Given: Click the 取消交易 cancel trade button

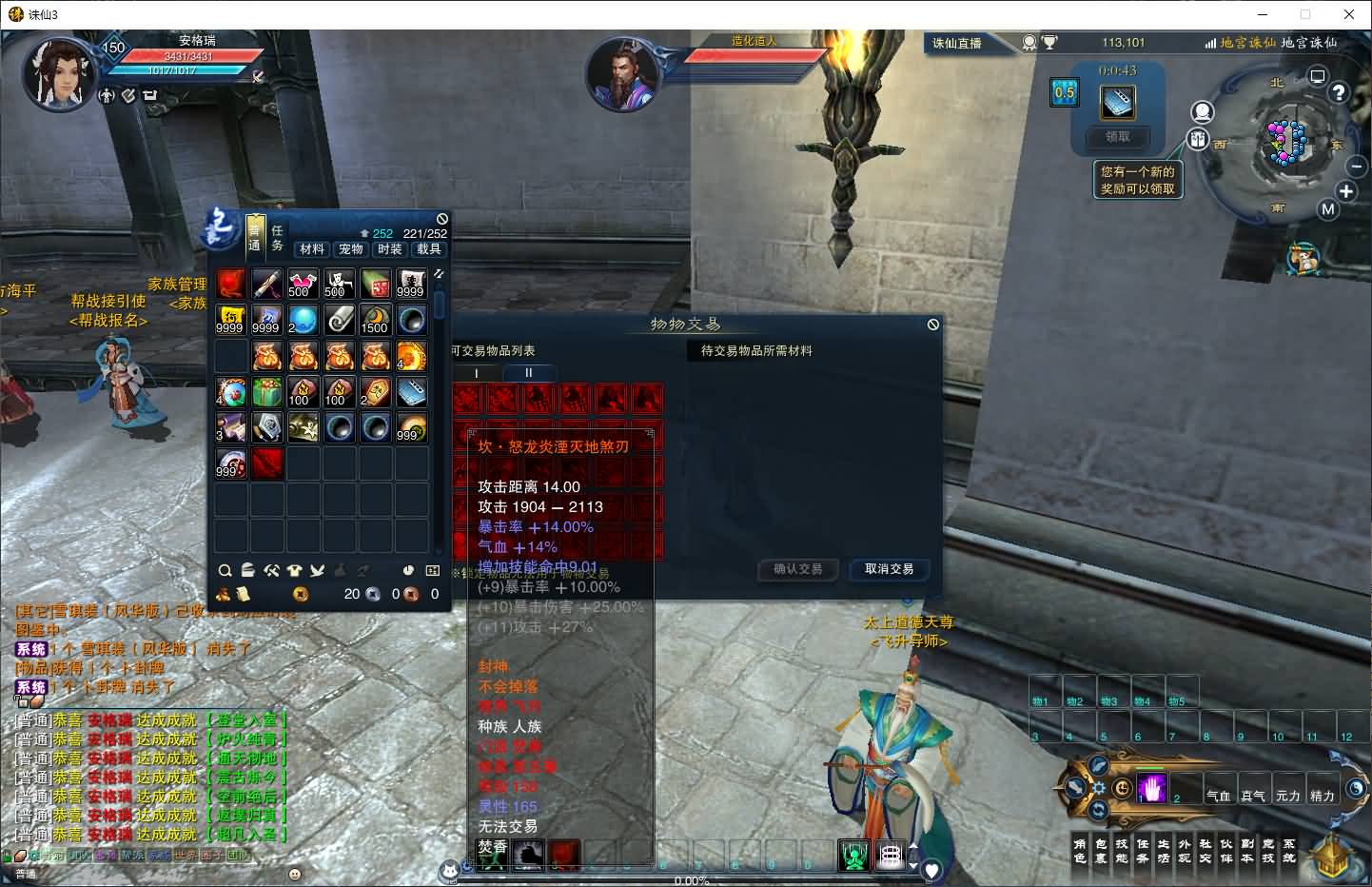Looking at the screenshot, I should click(x=889, y=569).
